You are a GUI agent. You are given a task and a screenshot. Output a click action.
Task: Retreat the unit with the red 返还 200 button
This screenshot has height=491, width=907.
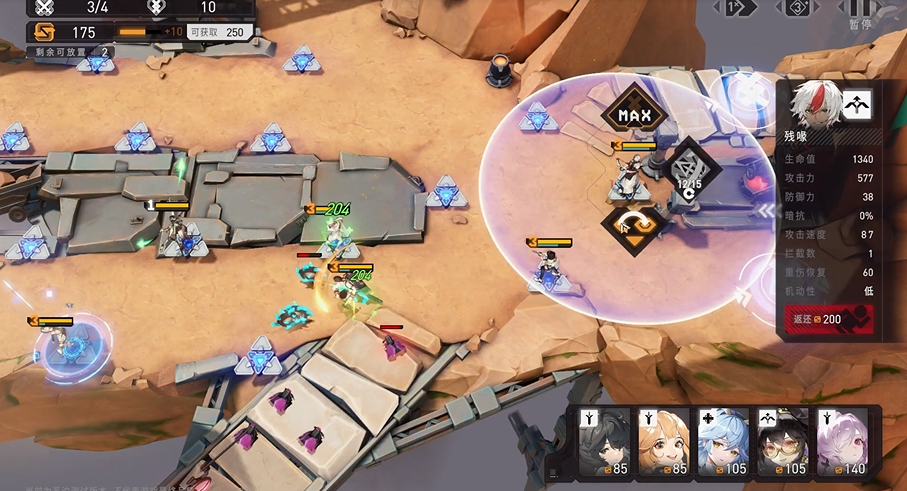coord(829,319)
